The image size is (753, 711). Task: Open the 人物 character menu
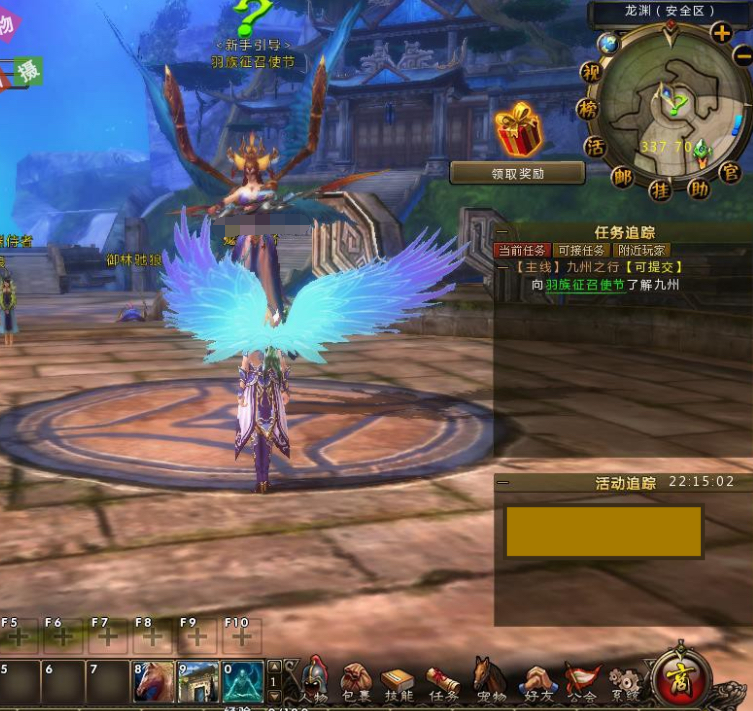[314, 681]
